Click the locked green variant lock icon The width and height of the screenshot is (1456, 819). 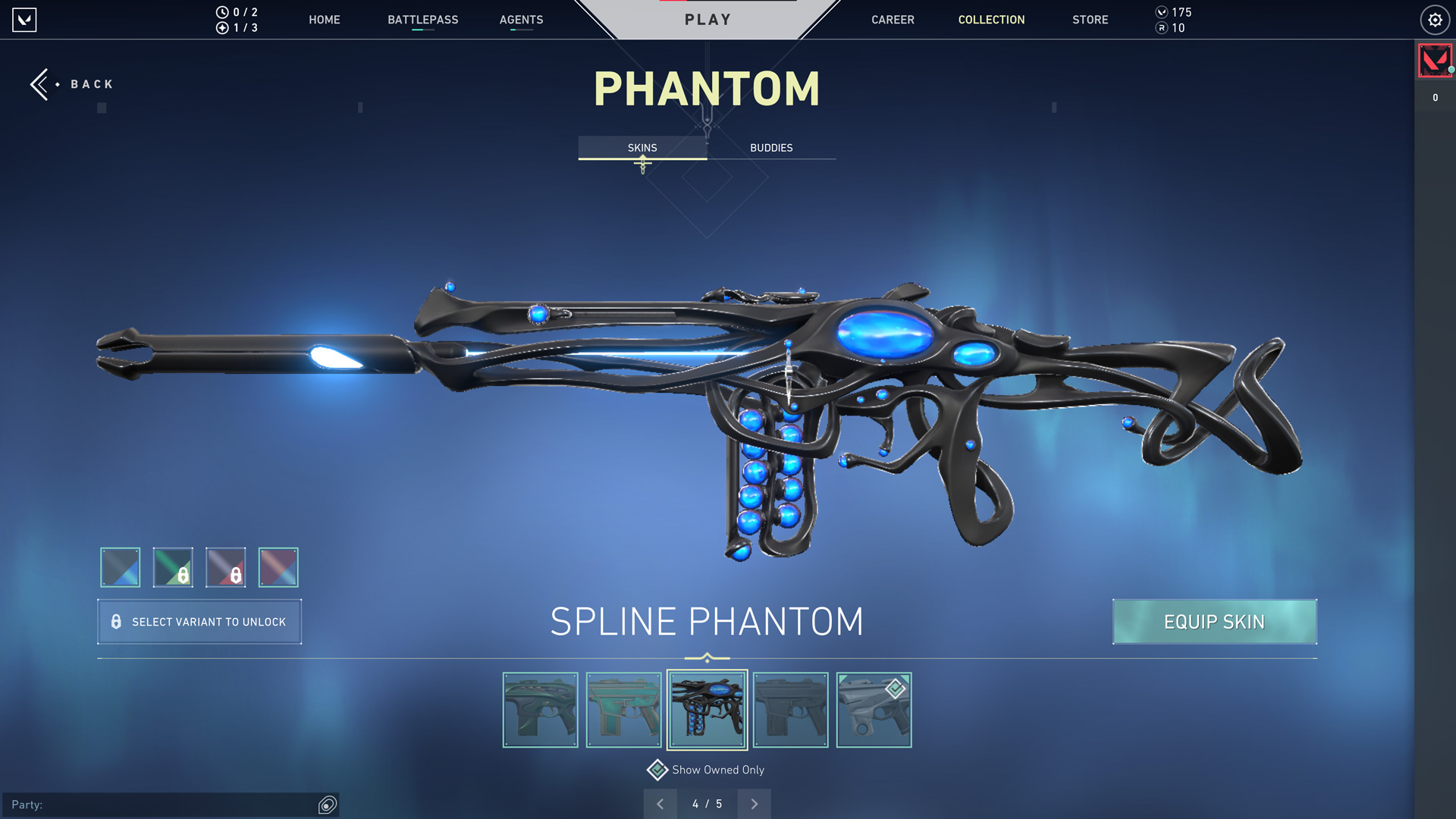coord(182,576)
